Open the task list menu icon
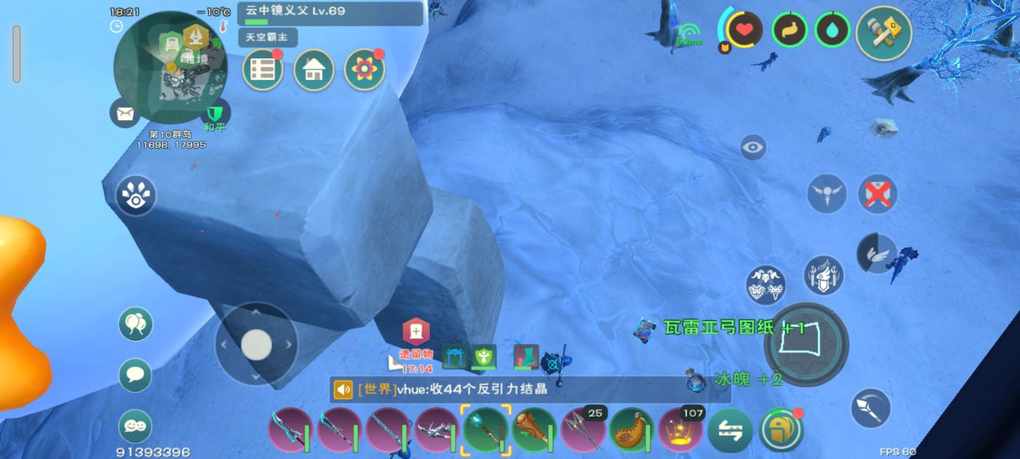Image resolution: width=1020 pixels, height=459 pixels. (x=263, y=70)
